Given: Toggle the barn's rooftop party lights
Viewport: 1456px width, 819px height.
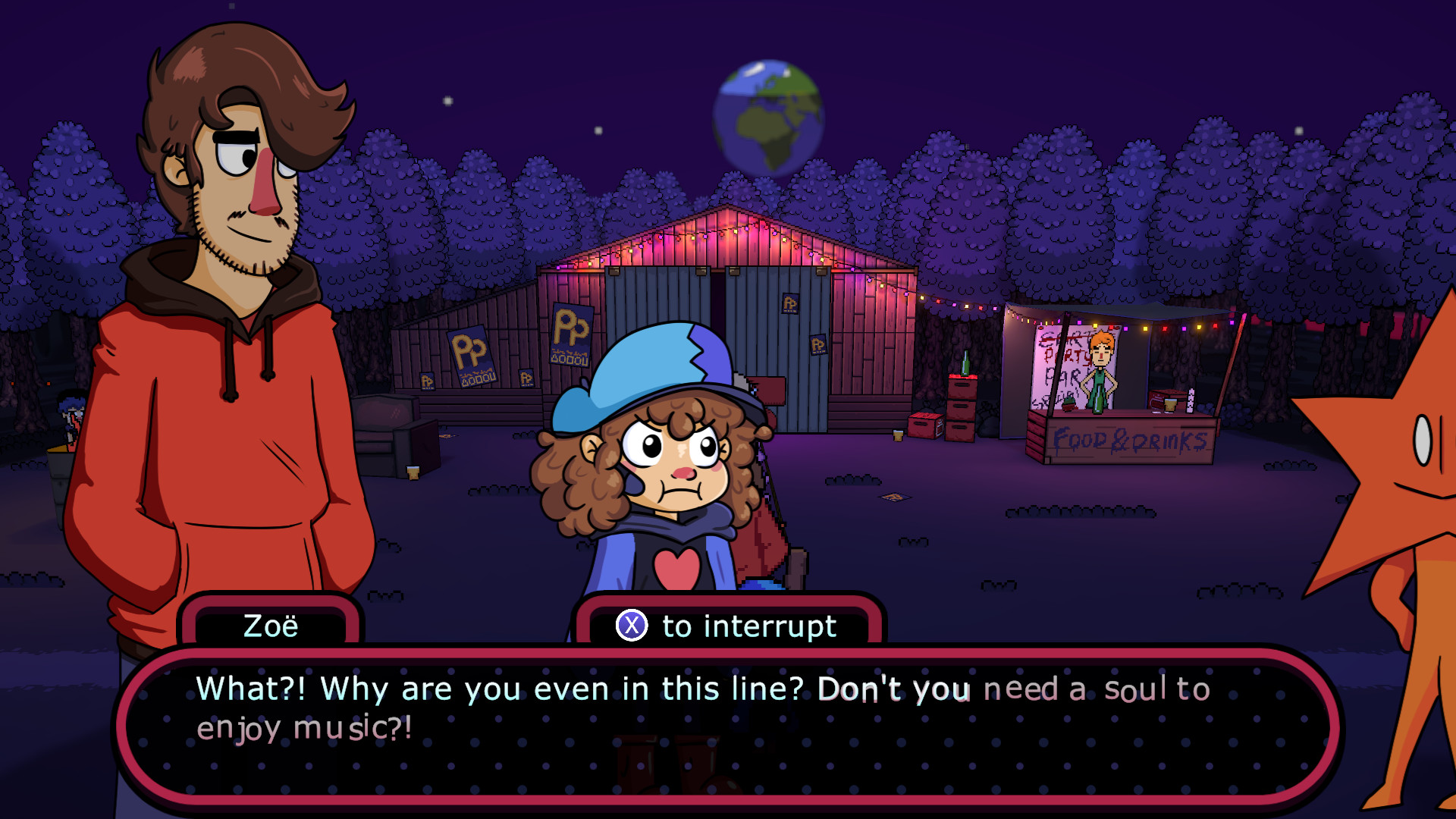Looking at the screenshot, I should click(728, 227).
